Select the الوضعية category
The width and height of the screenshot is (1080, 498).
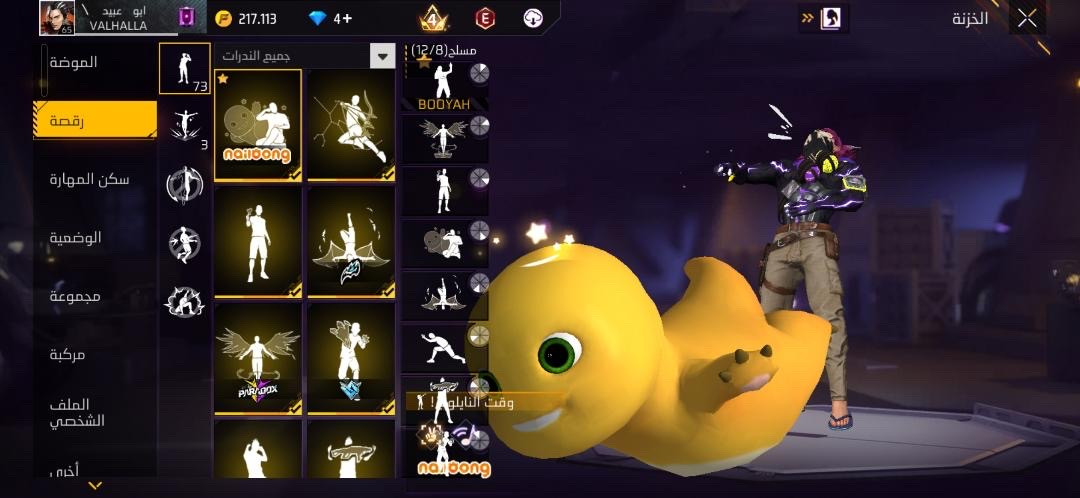click(76, 238)
